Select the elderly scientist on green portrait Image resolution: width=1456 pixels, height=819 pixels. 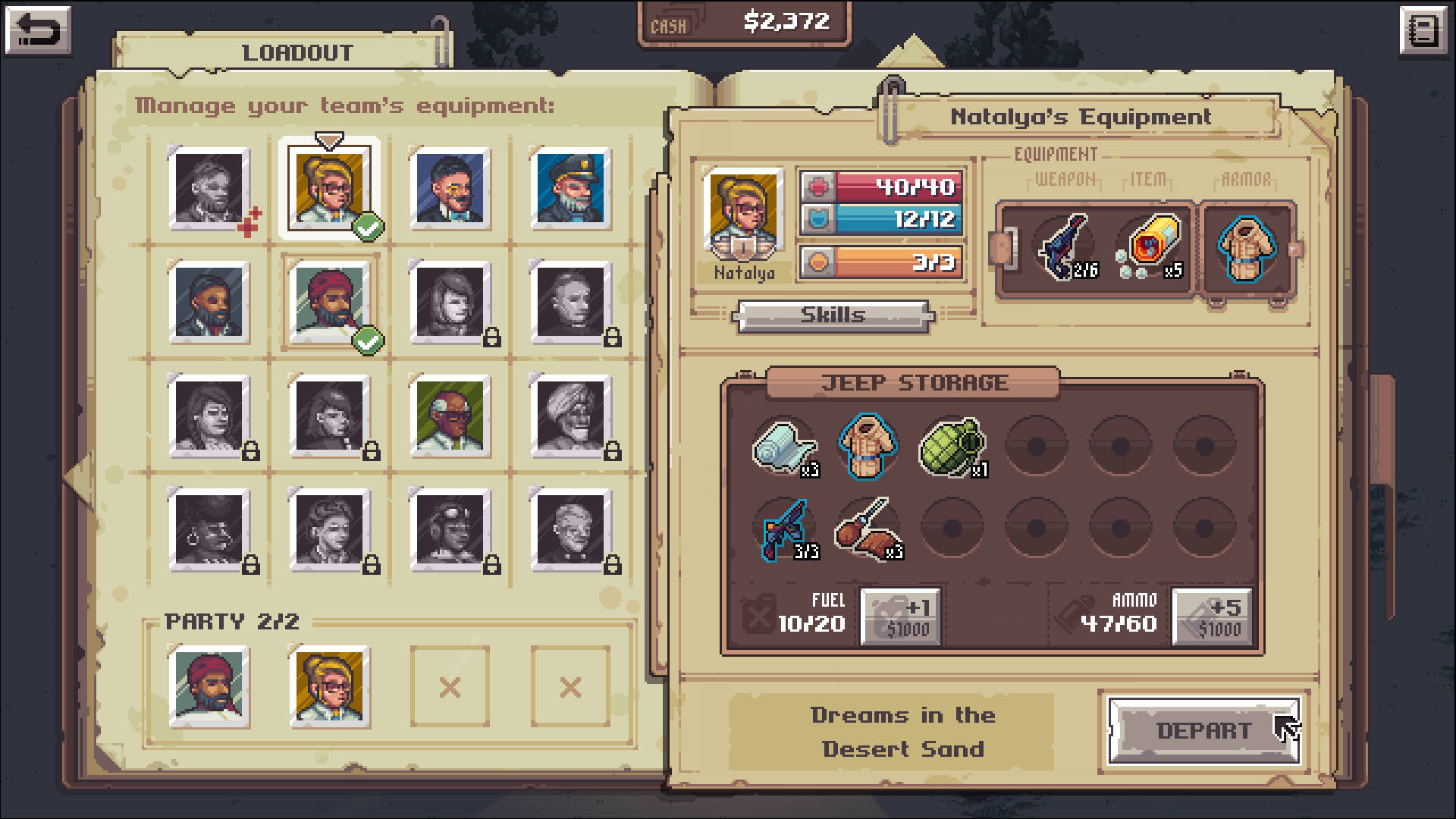tap(450, 416)
